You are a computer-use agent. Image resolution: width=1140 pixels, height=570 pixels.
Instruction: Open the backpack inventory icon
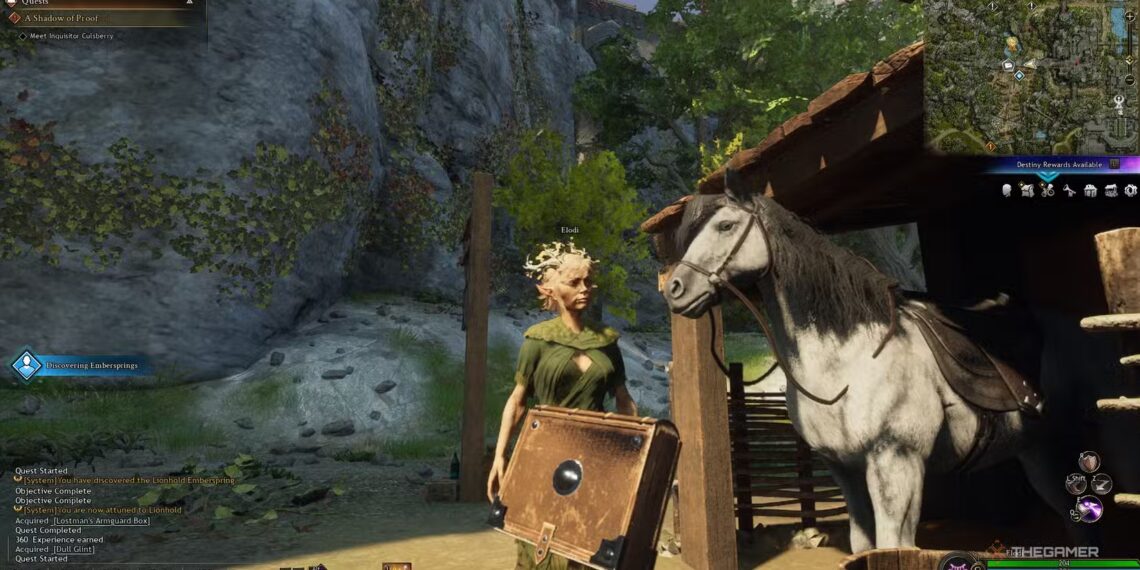[x=1027, y=190]
